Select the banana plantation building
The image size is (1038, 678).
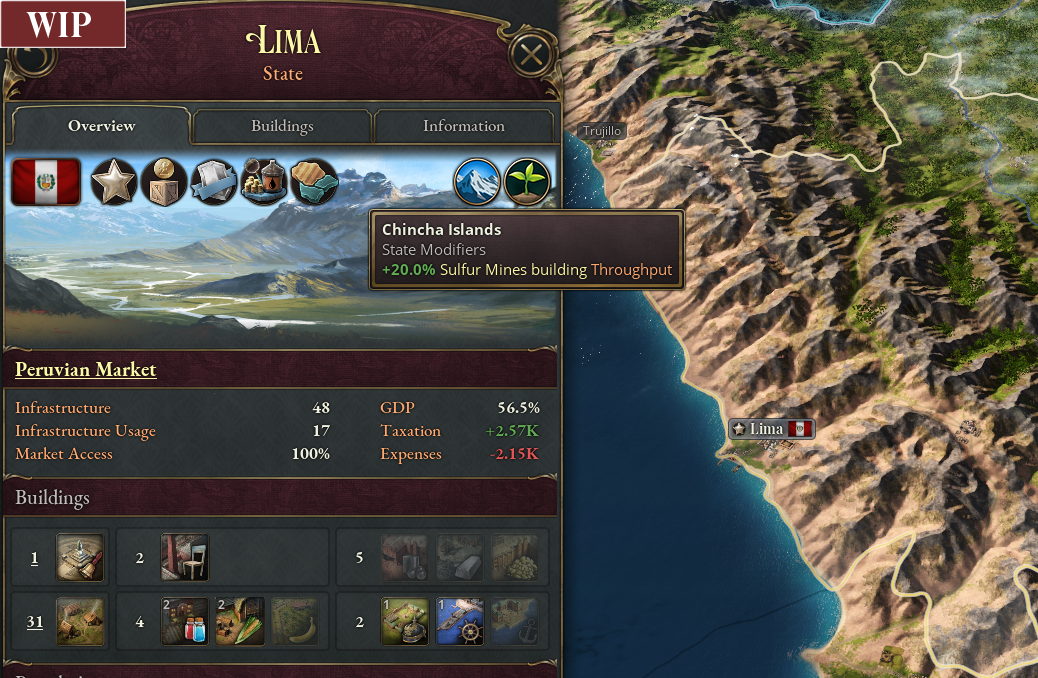pyautogui.click(x=294, y=621)
